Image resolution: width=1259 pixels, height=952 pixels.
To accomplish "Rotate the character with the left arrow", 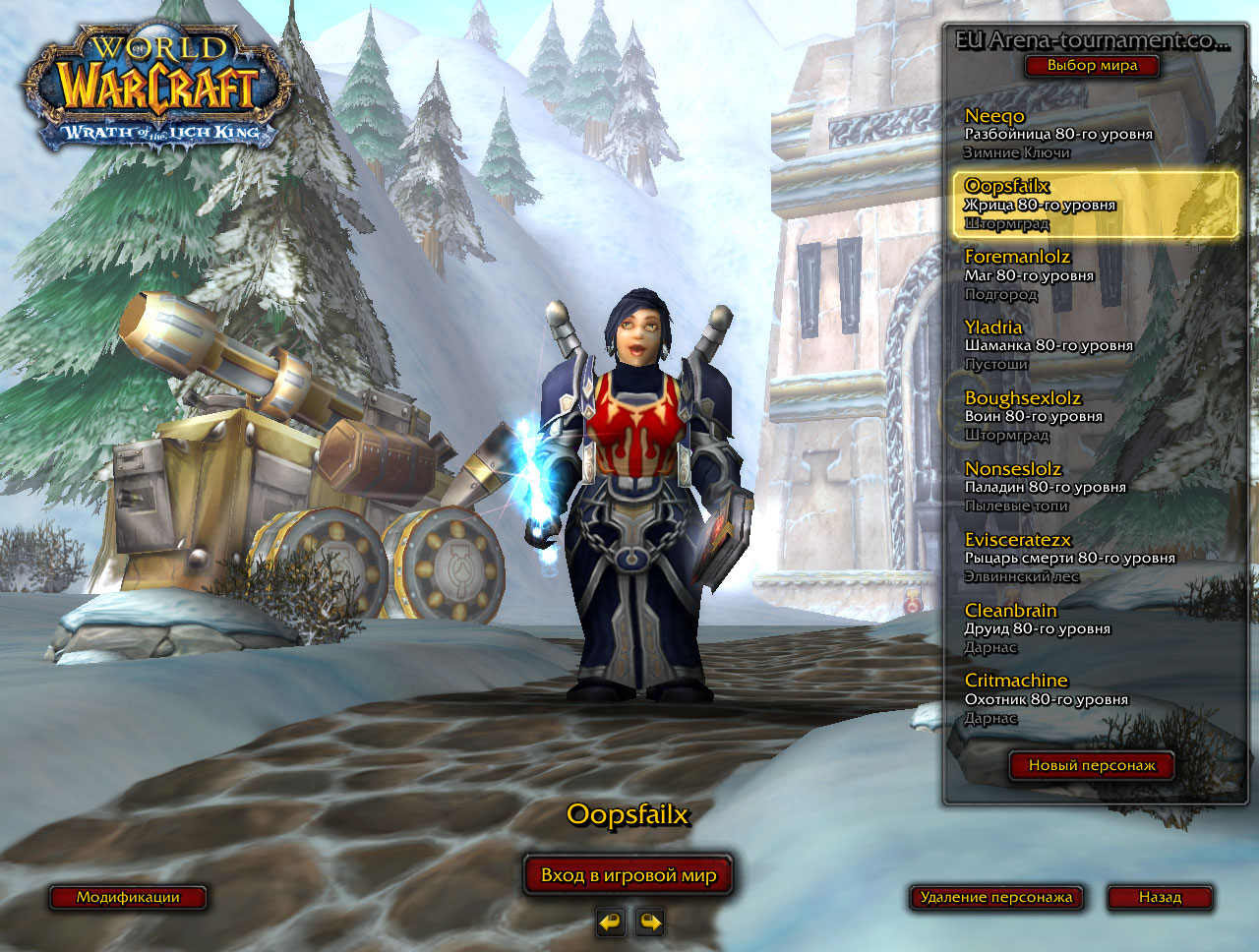I will (x=611, y=922).
